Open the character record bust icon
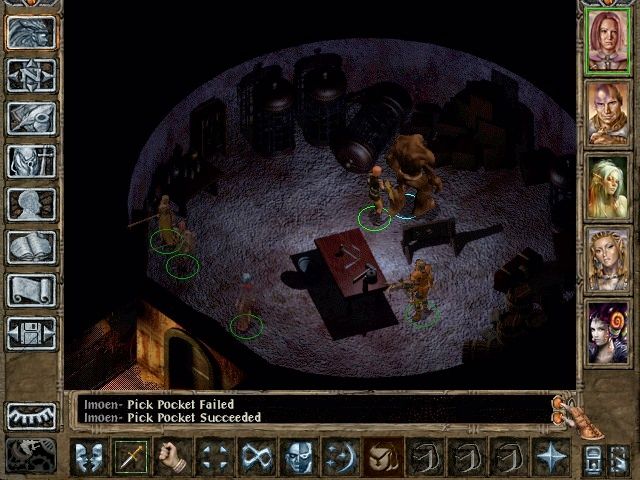Image resolution: width=640 pixels, height=480 pixels. [x=31, y=204]
